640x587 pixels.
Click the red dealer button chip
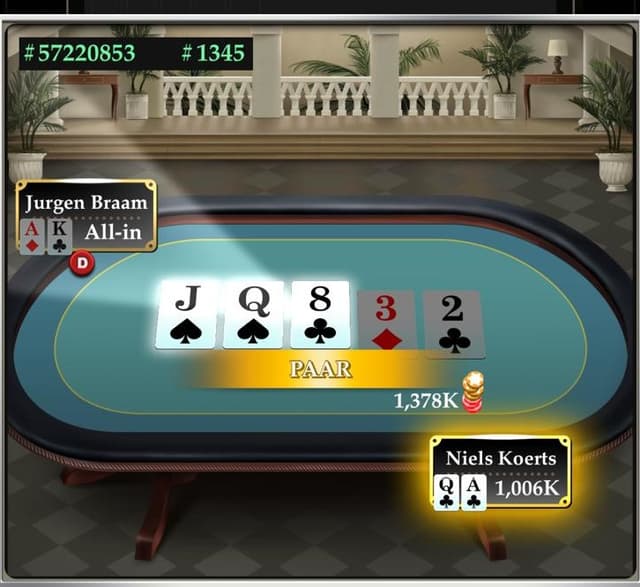[81, 263]
